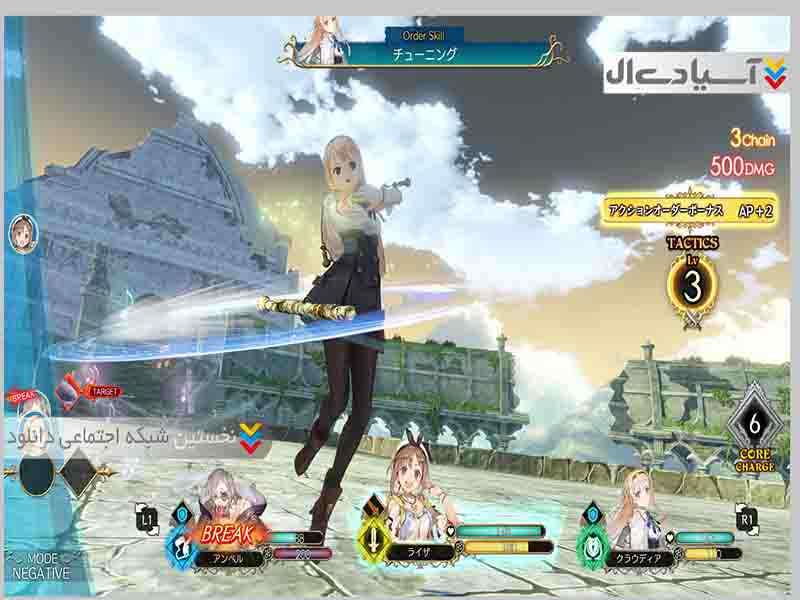Click the Persian watermark banner with chevron logo
This screenshot has width=800, height=600.
[x=135, y=436]
